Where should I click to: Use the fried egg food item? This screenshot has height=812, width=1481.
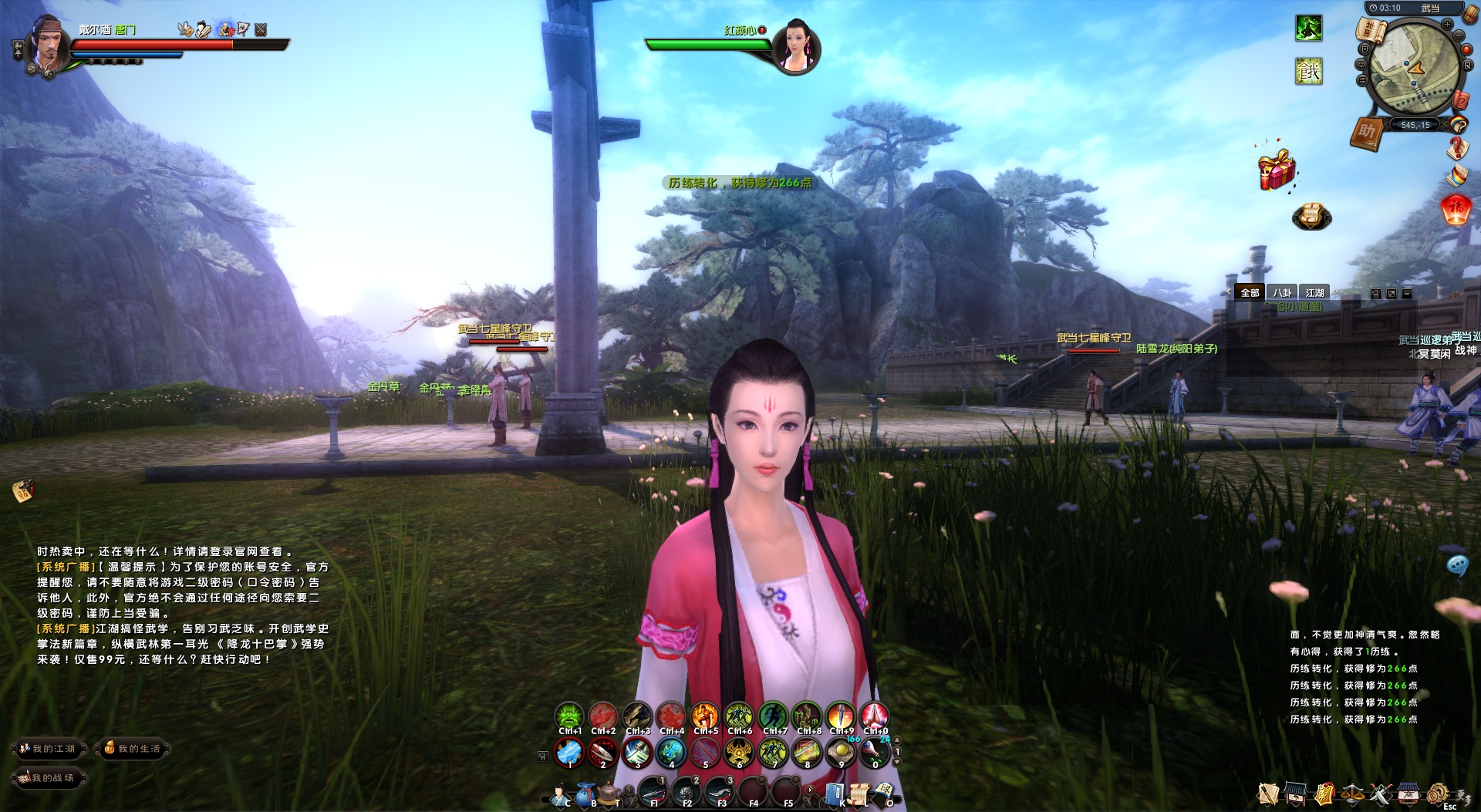841,752
